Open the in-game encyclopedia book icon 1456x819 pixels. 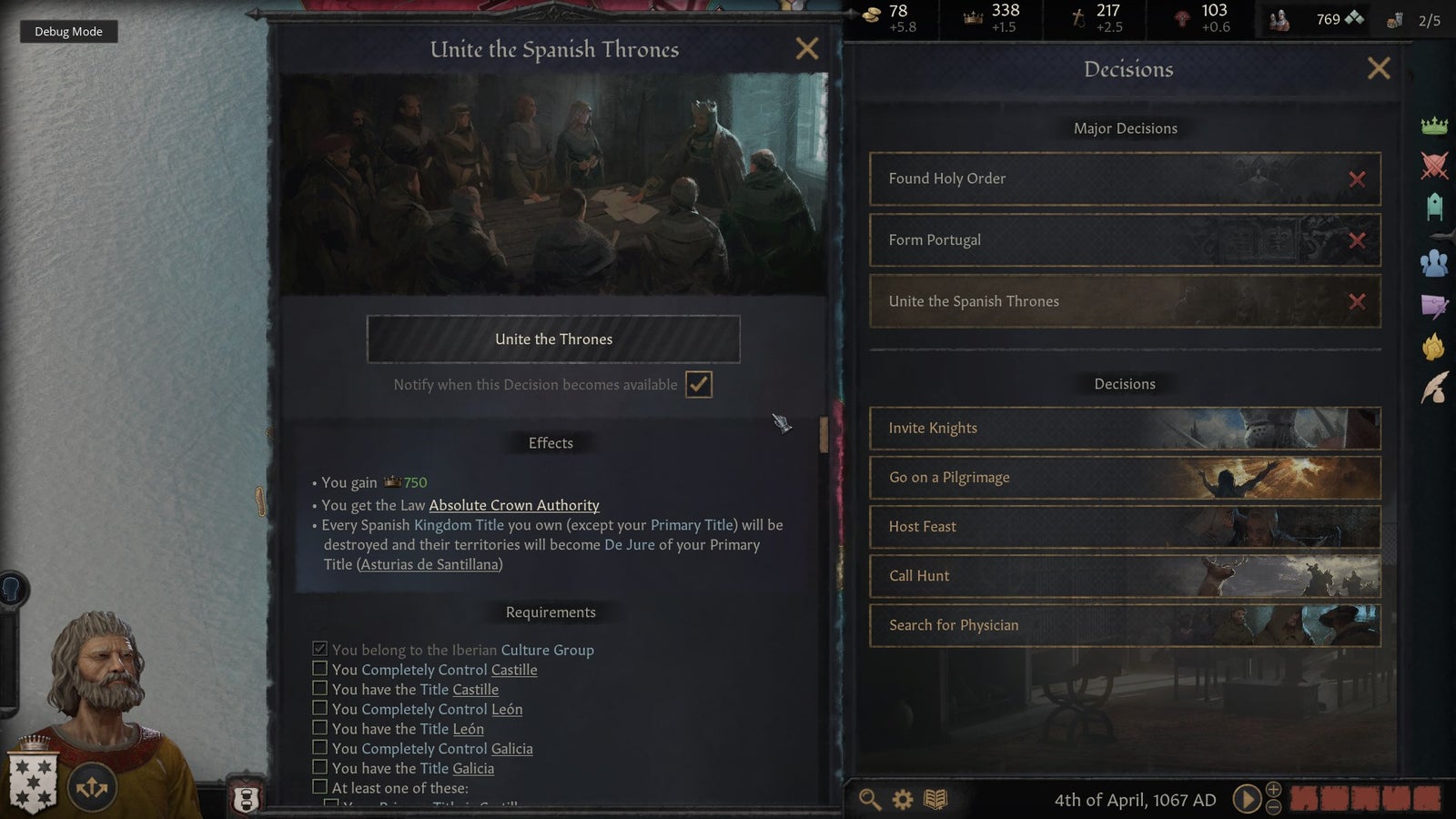(934, 799)
